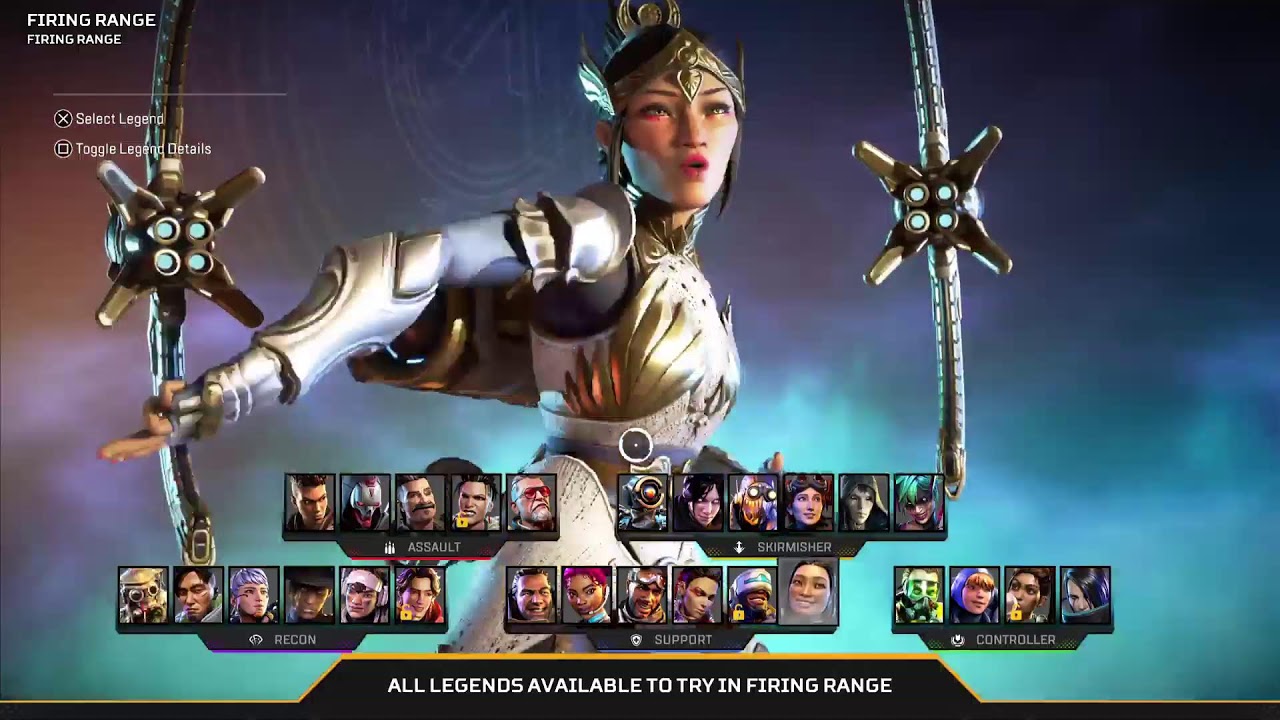Select Bangalore from the Assault legends
The width and height of the screenshot is (1280, 720).
[x=309, y=502]
